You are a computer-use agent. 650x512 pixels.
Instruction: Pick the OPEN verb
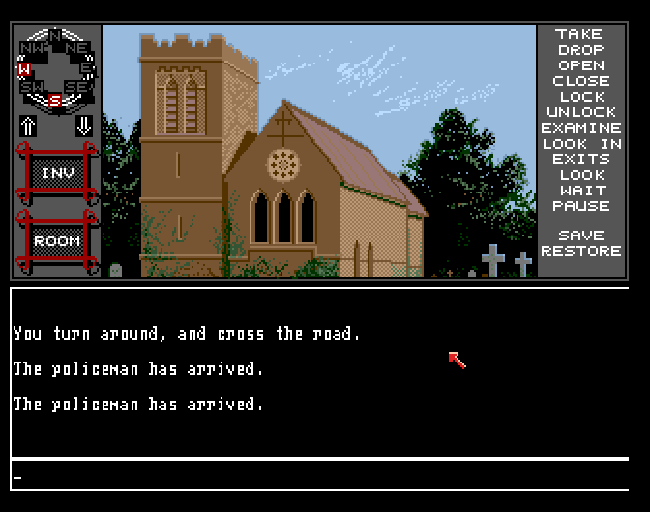[581, 66]
